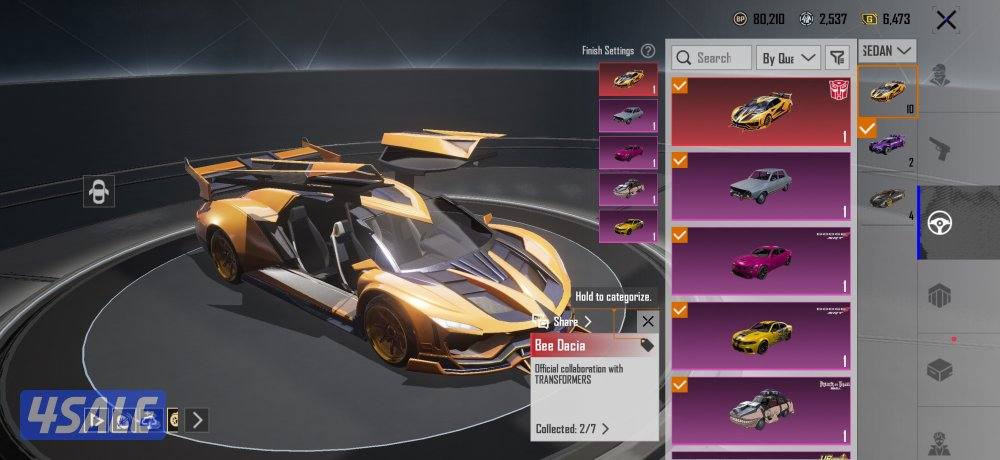1000x460 pixels.
Task: Open the help icon beside Finish Settings
Action: click(x=648, y=50)
